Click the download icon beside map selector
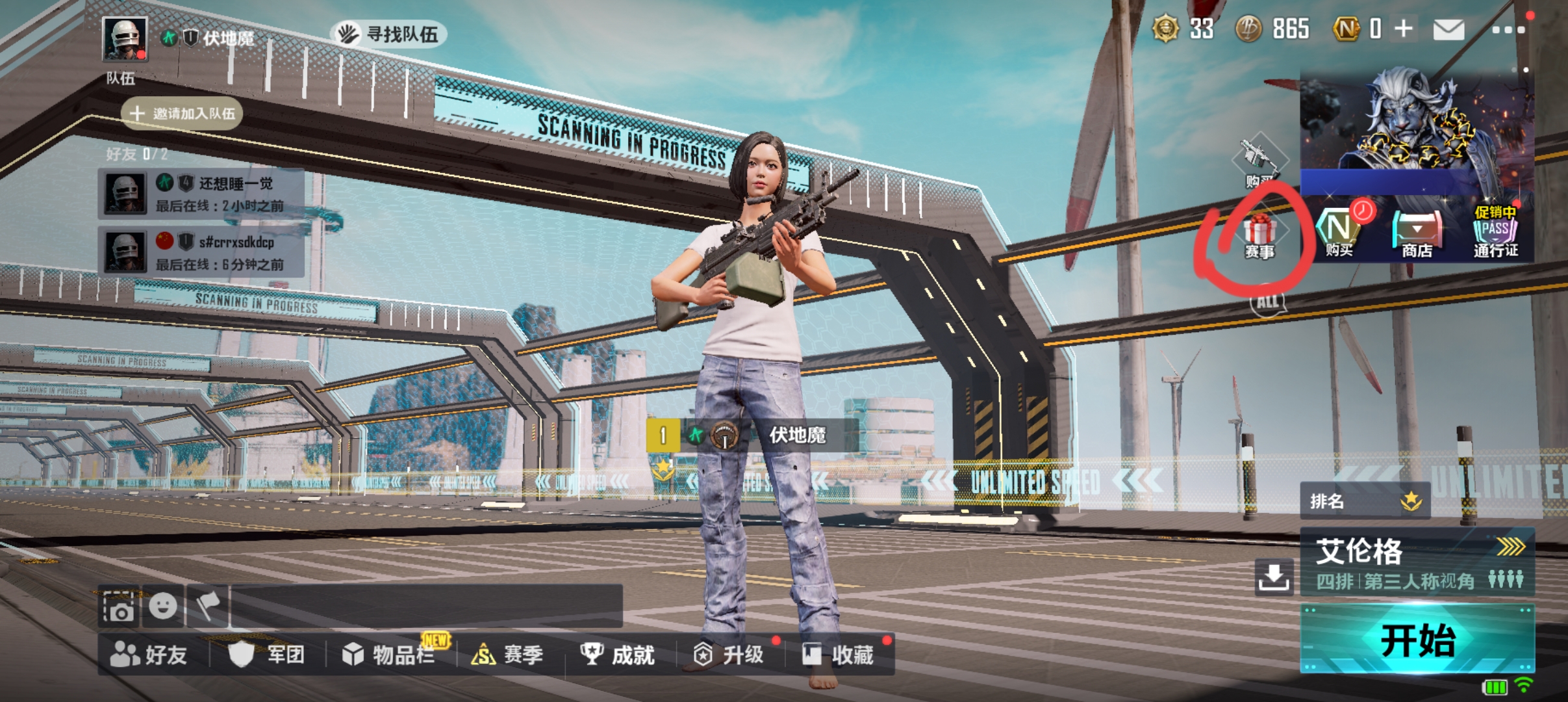The width and height of the screenshot is (1568, 702). pos(1273,576)
